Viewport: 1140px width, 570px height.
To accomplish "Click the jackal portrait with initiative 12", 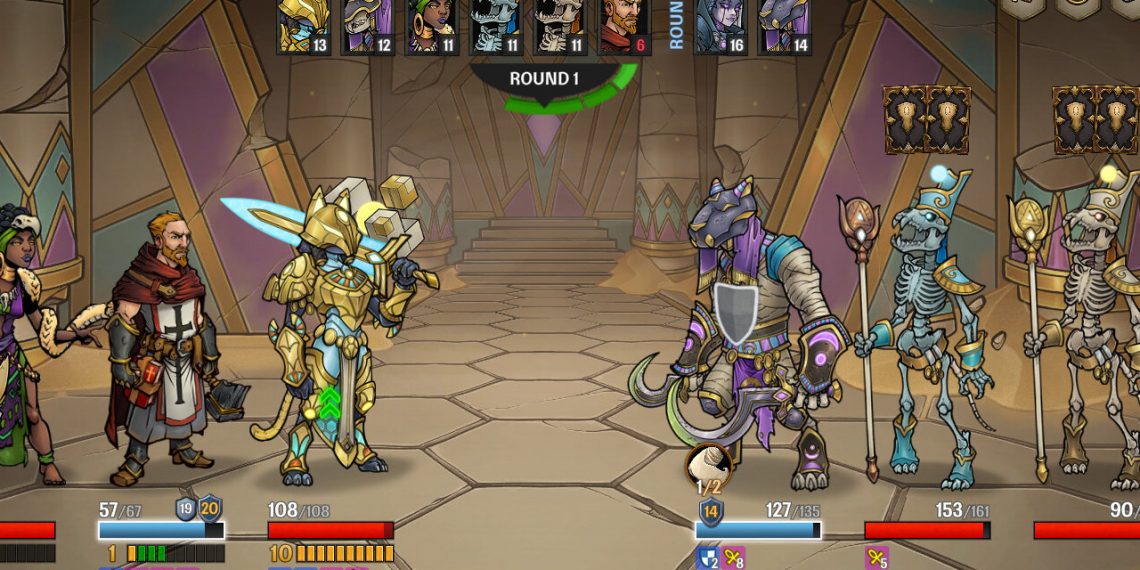I will click(x=368, y=25).
